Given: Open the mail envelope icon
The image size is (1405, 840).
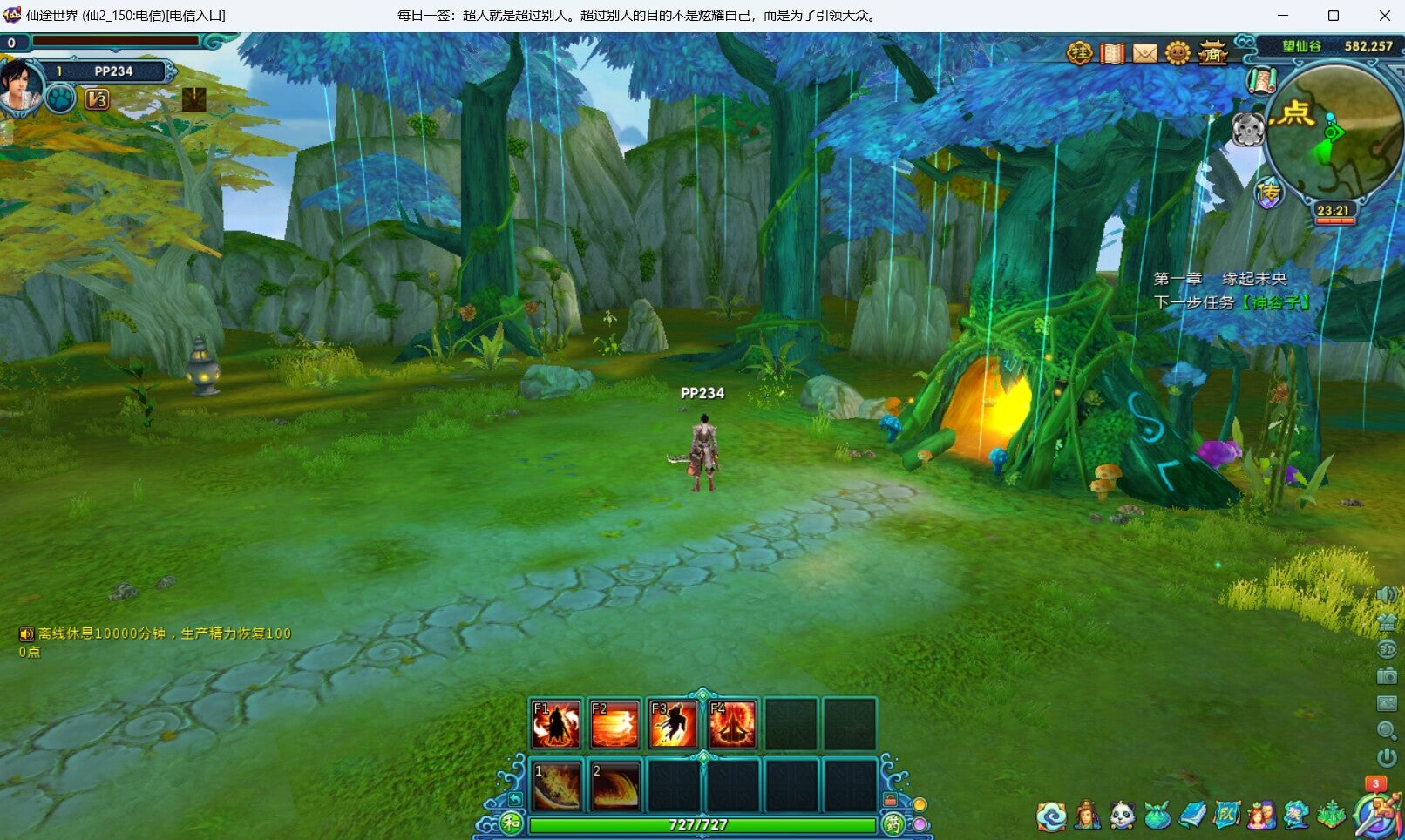Looking at the screenshot, I should [1144, 54].
